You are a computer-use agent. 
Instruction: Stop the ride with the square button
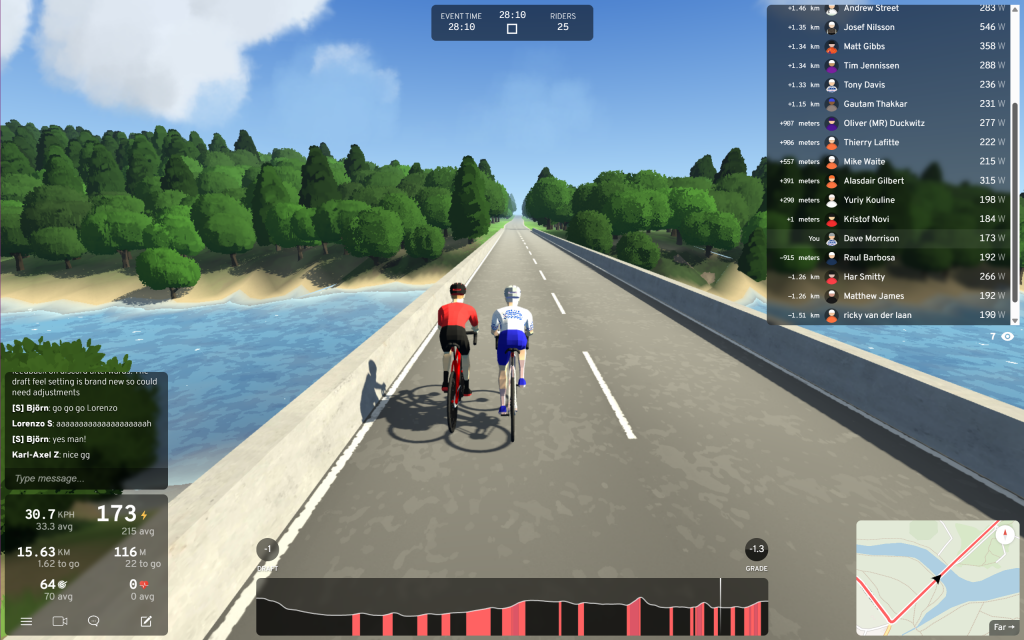[x=512, y=29]
